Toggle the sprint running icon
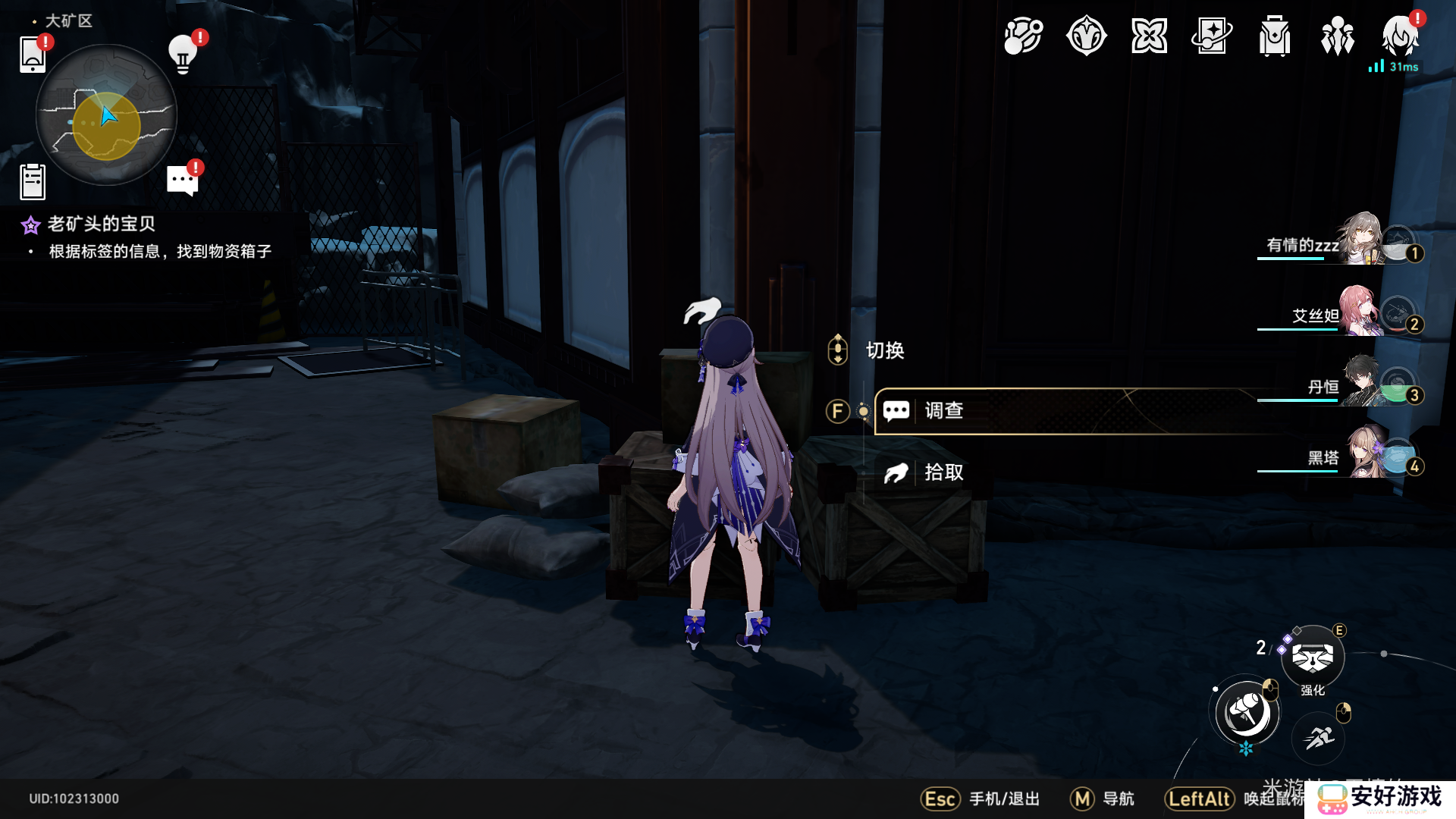 click(x=1319, y=737)
